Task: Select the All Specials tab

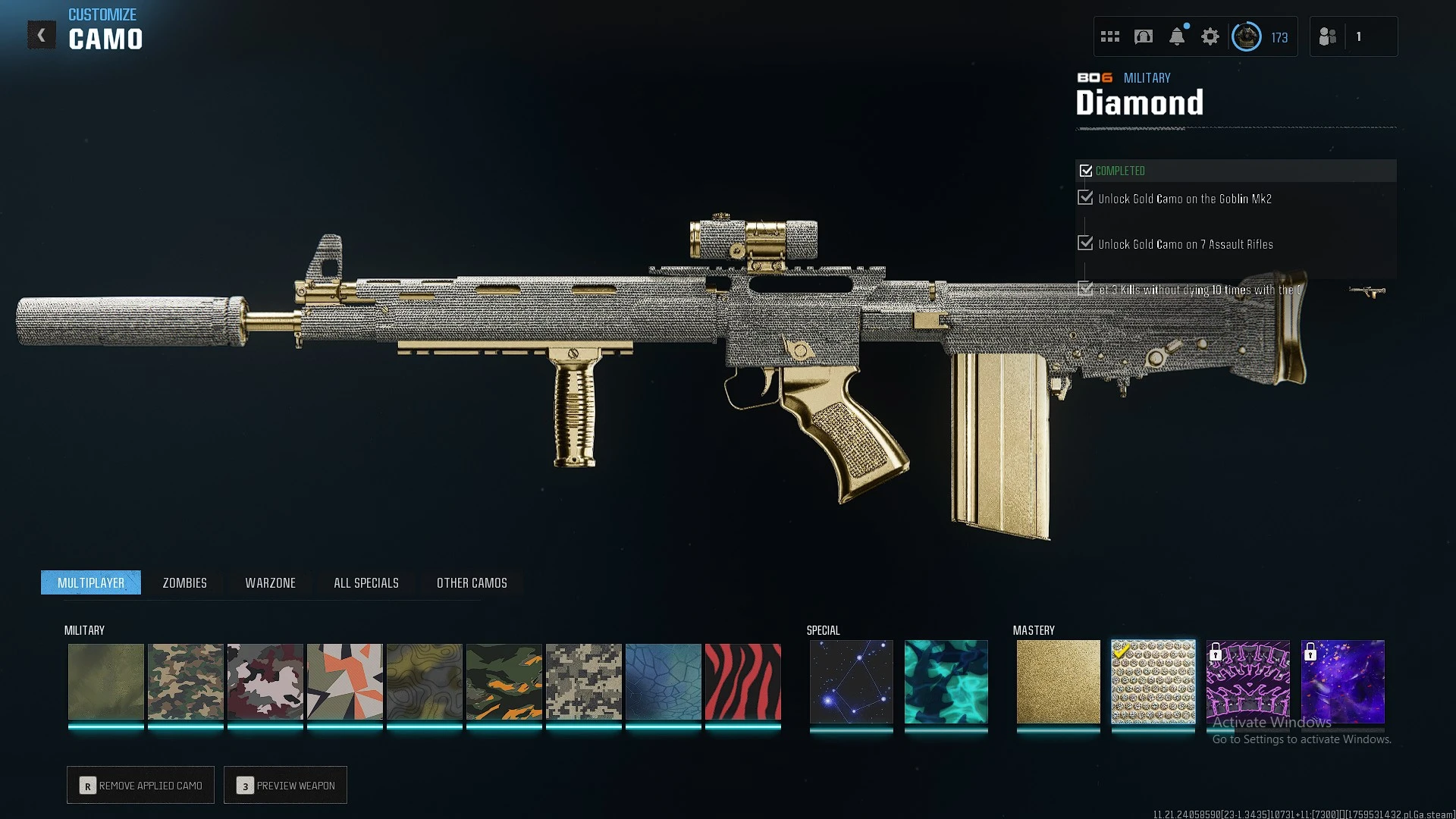Action: tap(366, 582)
